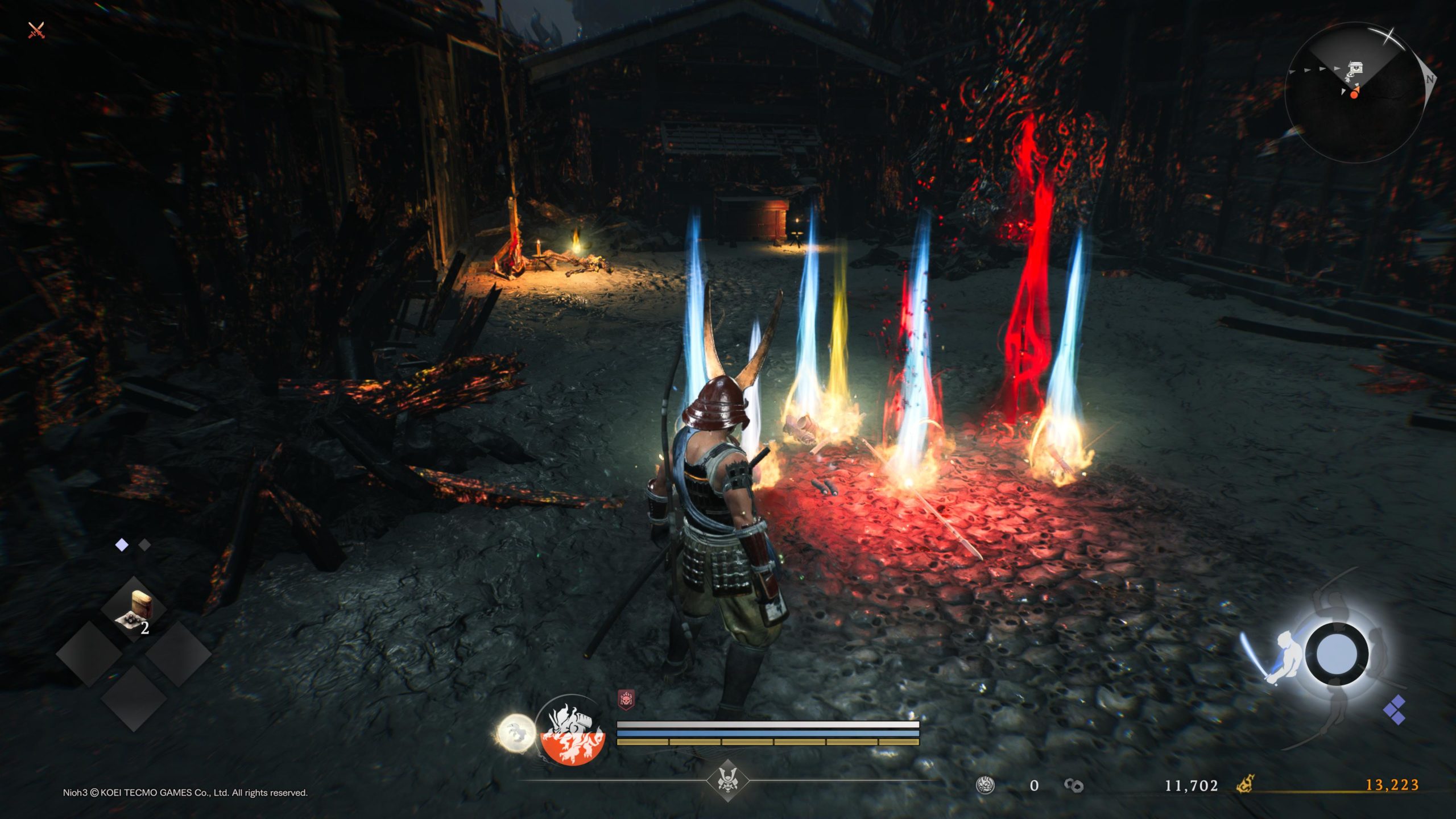
Task: Select the samurai helmet style emblem
Action: point(727,780)
